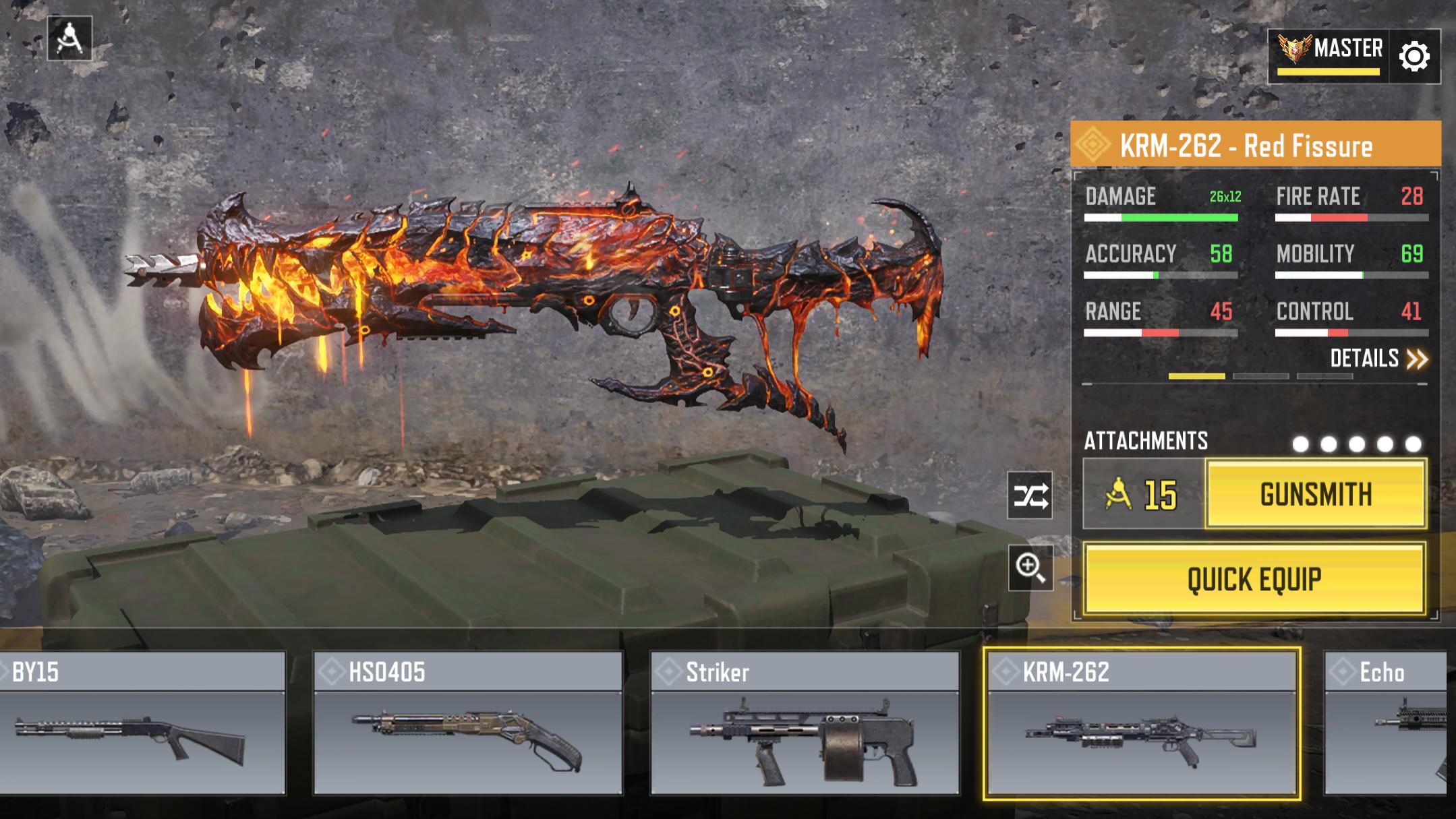Screen dimensions: 1456x819
Task: Choose the Echo shotgun card
Action: (x=1386, y=723)
